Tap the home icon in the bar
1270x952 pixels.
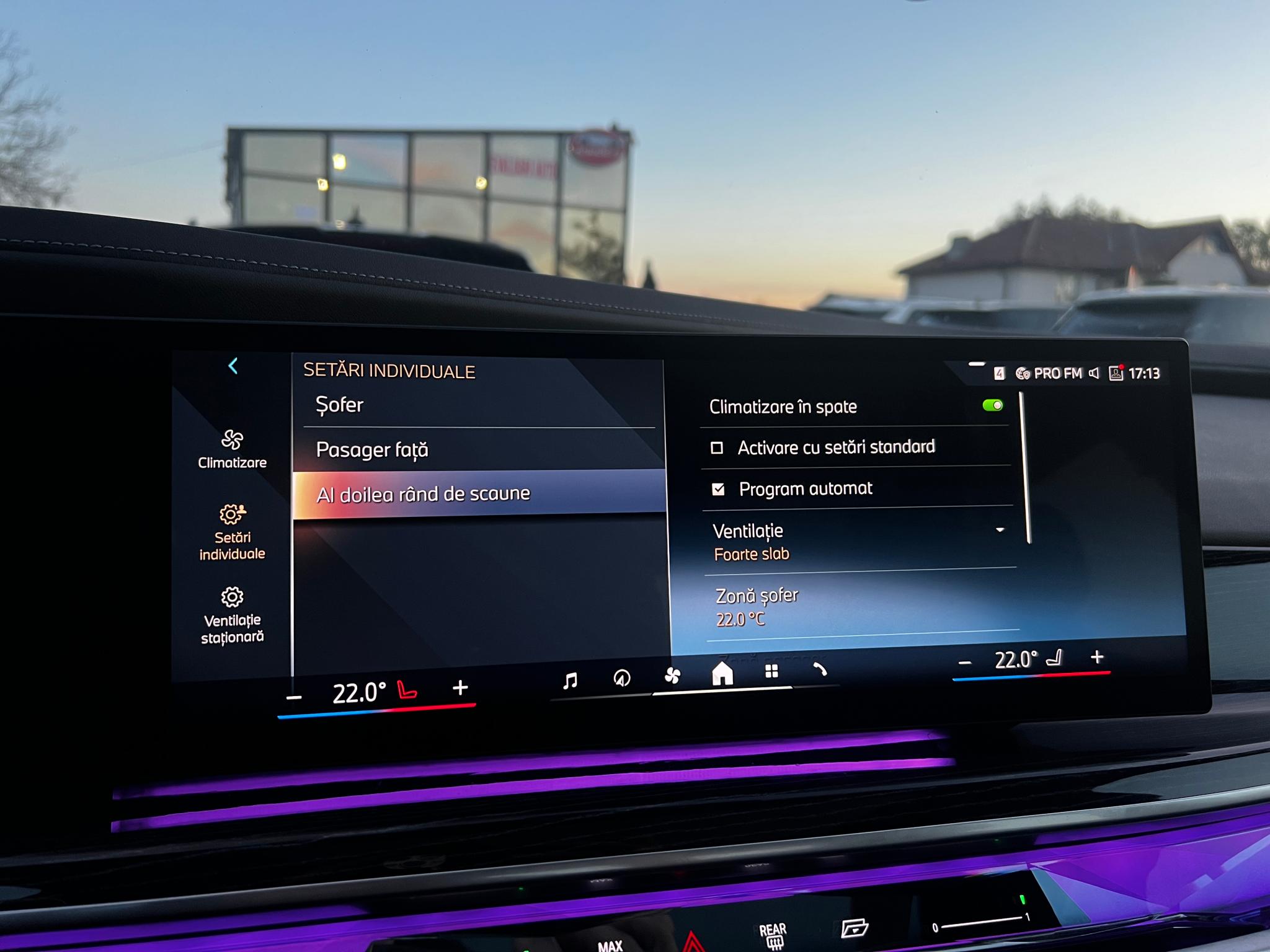click(x=722, y=673)
